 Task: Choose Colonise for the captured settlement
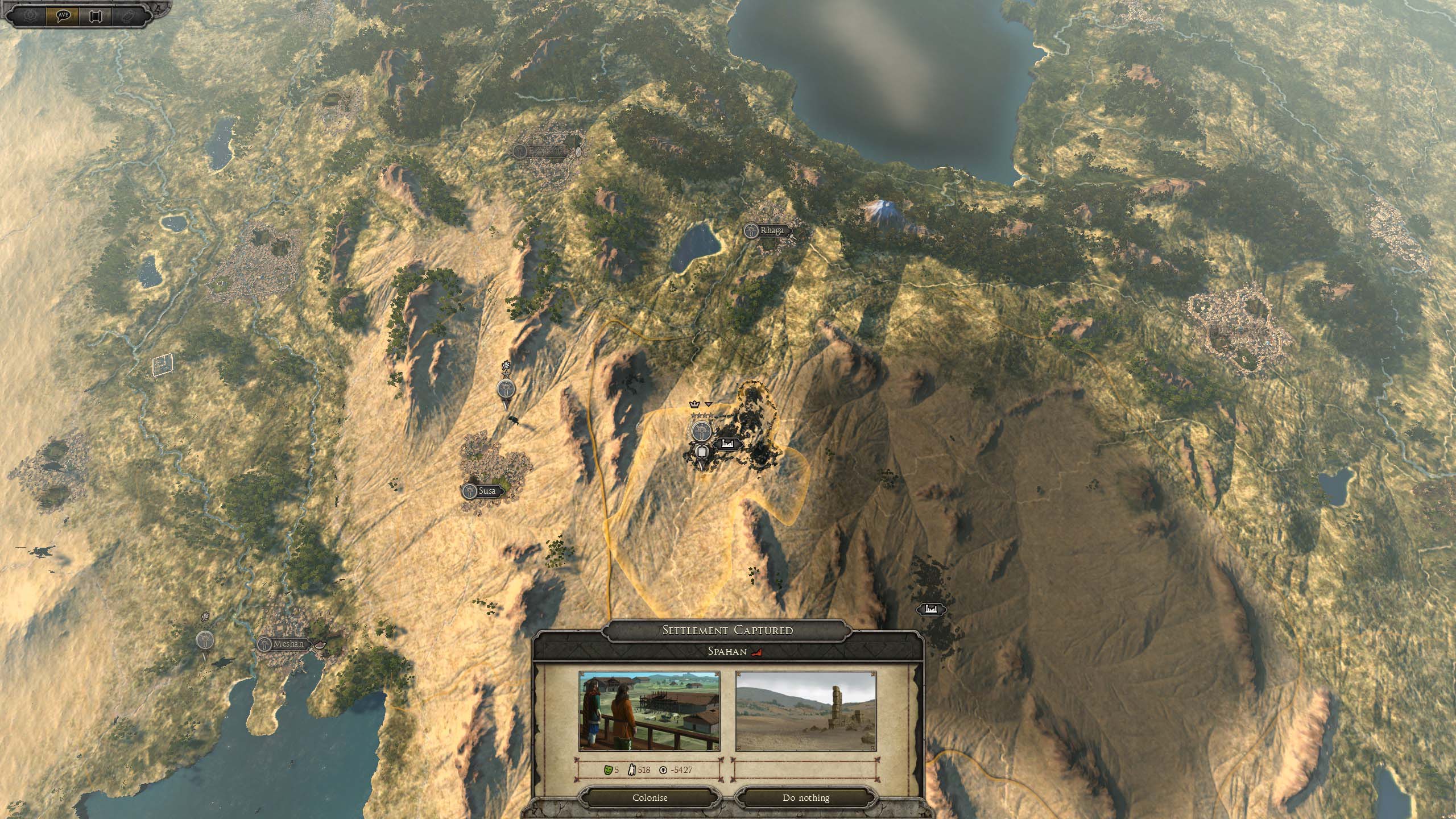point(650,797)
